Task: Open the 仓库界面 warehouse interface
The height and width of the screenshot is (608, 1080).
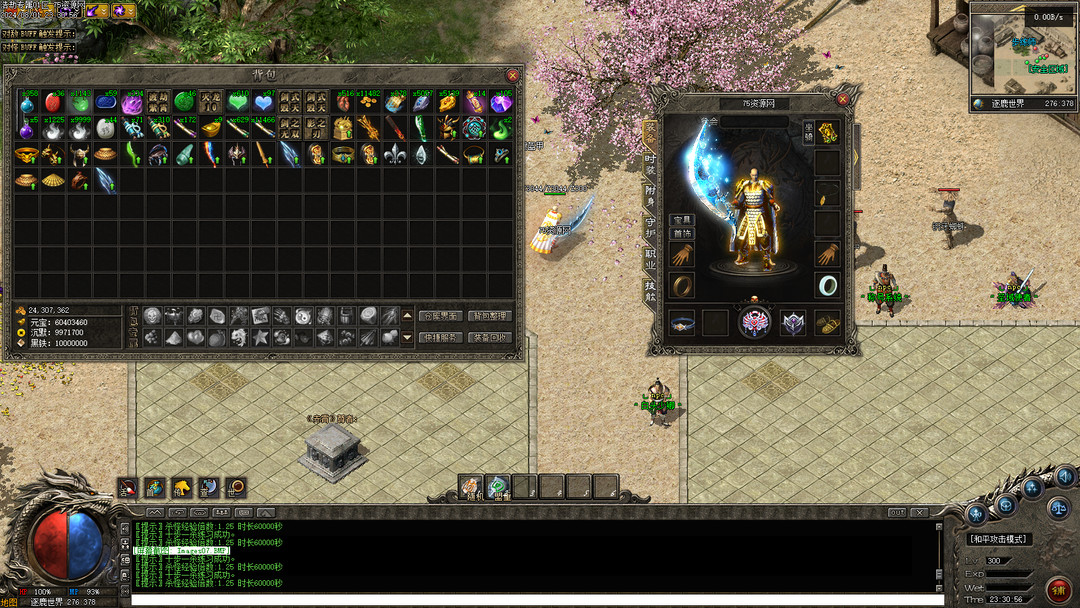Action: [440, 316]
